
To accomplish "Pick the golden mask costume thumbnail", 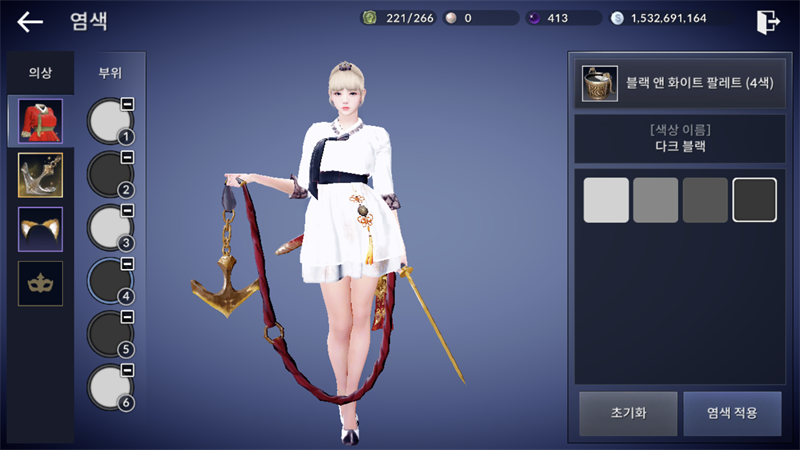I will 40,283.
